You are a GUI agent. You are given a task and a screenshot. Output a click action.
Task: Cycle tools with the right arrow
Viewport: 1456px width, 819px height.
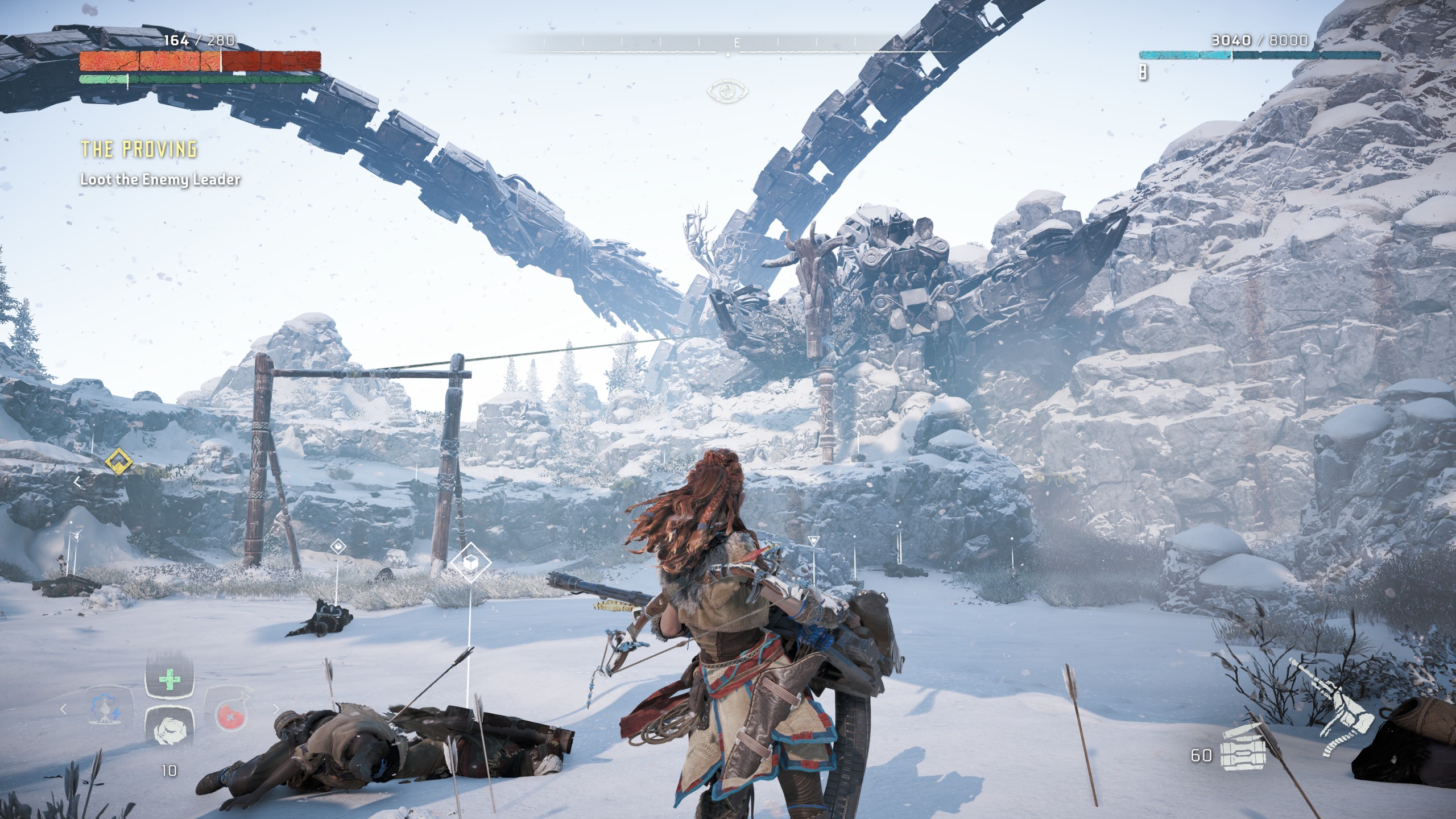coord(276,709)
